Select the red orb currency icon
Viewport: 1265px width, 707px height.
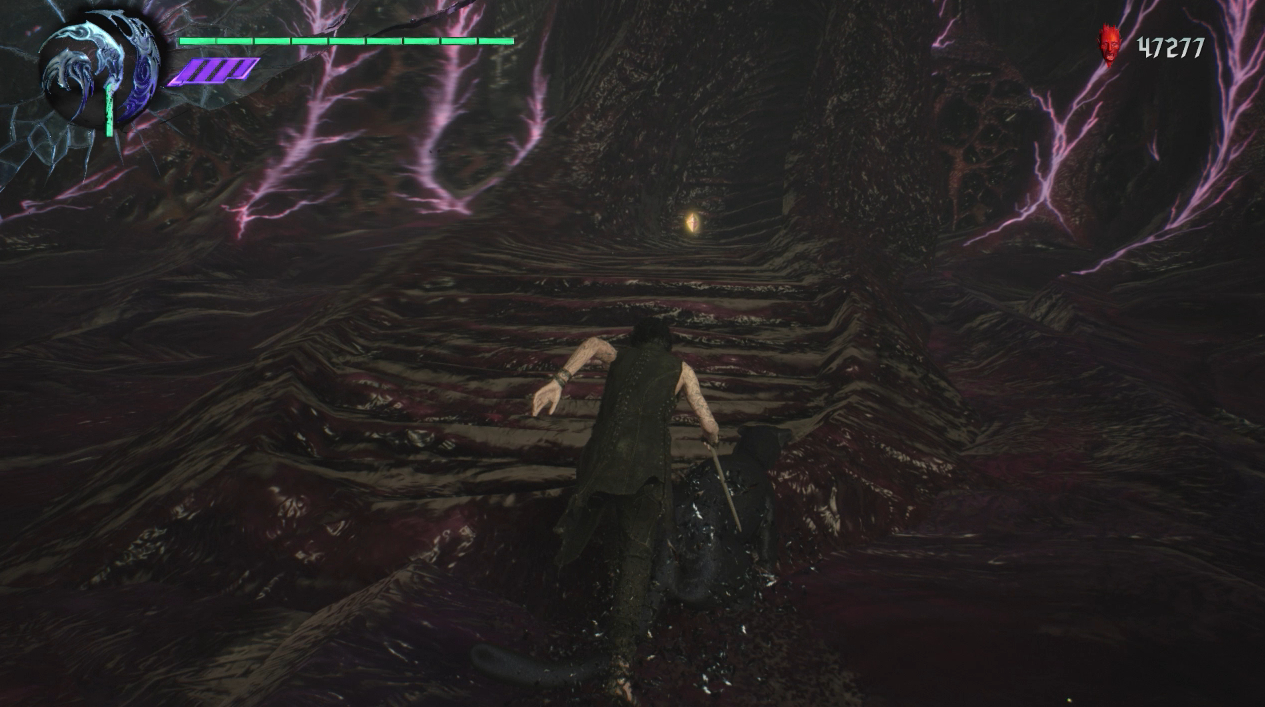coord(1108,46)
